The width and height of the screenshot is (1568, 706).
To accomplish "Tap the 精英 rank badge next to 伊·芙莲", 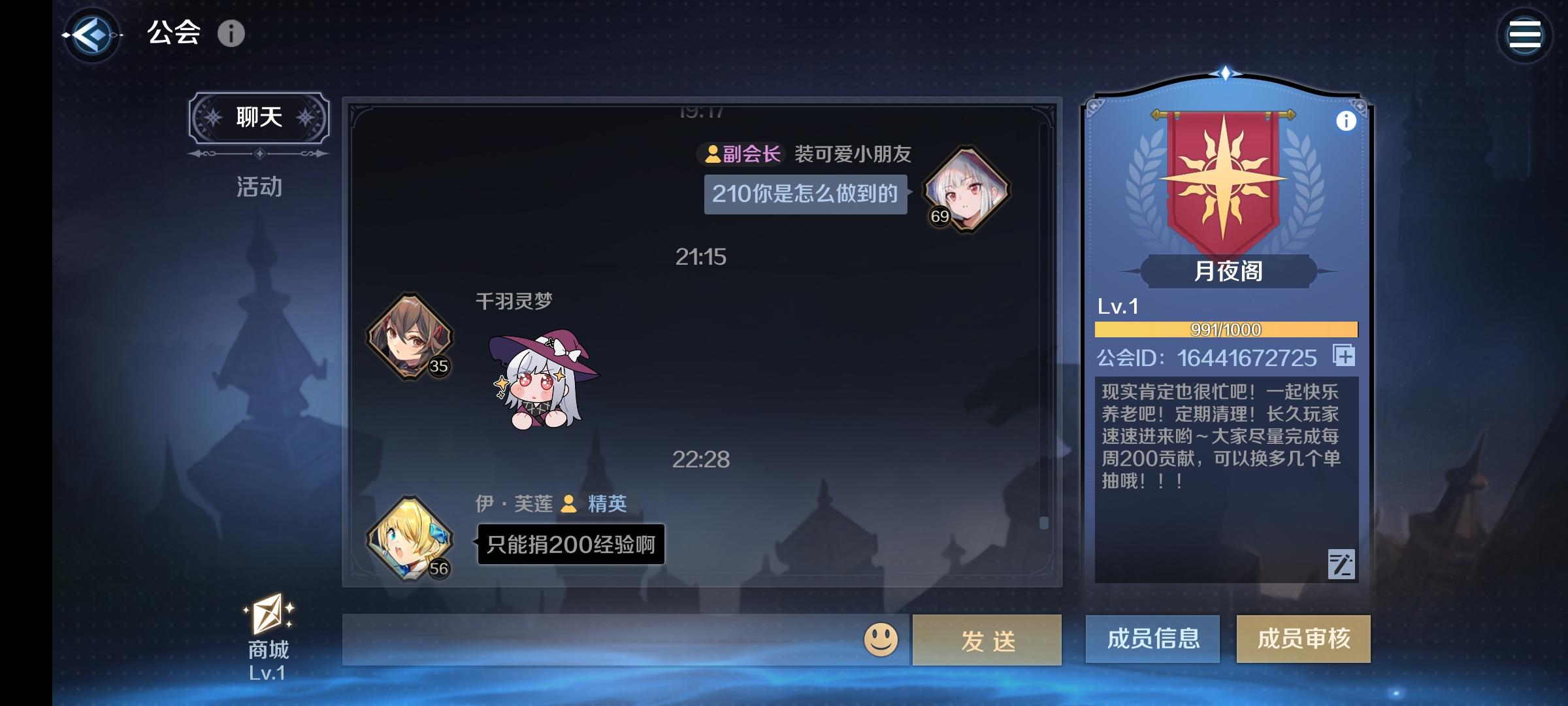I will point(594,504).
